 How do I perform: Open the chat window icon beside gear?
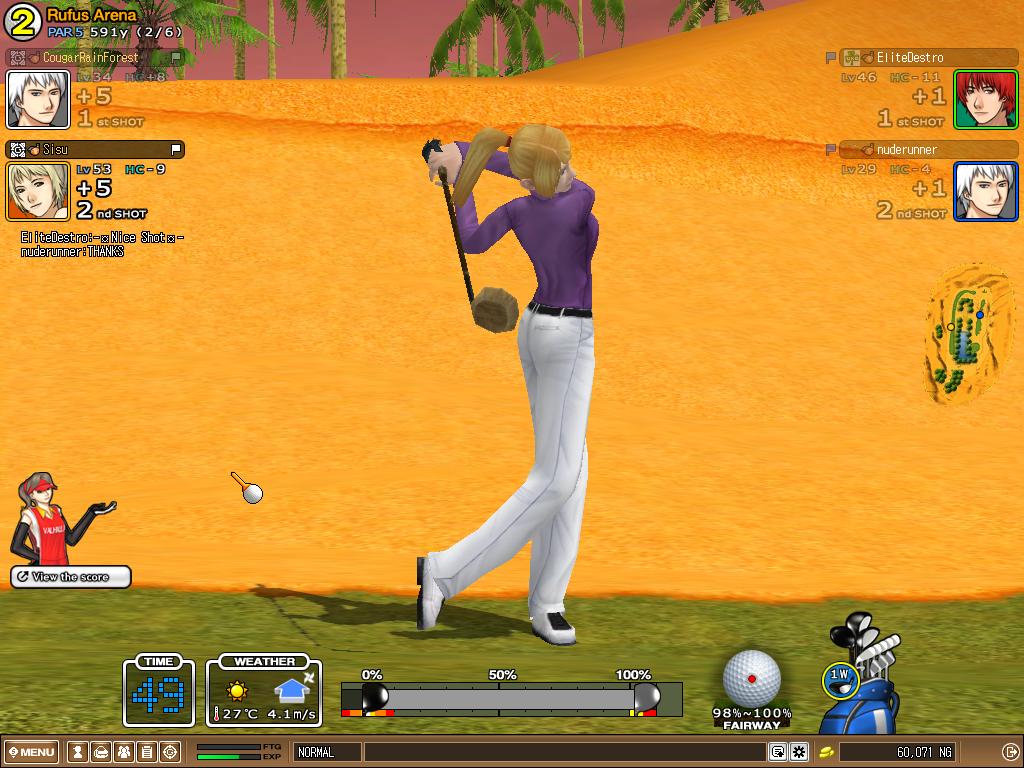pos(777,752)
